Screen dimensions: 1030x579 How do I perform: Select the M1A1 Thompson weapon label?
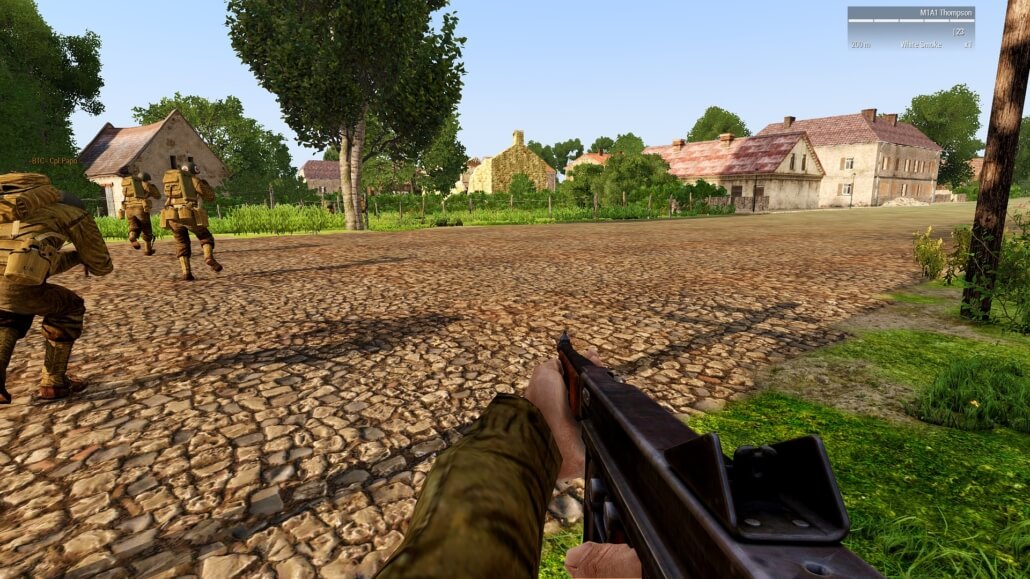pos(946,13)
